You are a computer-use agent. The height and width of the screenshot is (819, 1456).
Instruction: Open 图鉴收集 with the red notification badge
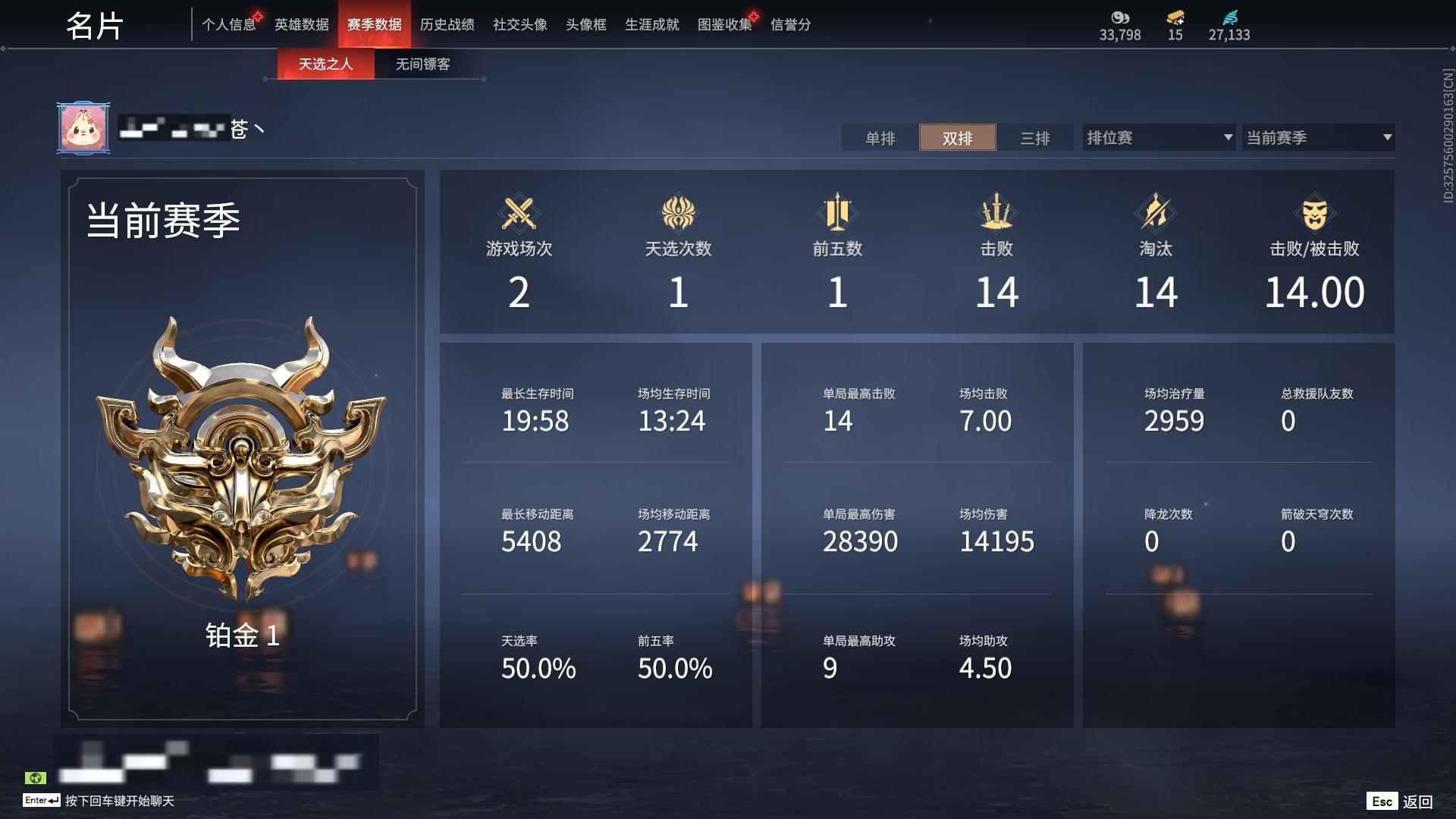click(724, 24)
